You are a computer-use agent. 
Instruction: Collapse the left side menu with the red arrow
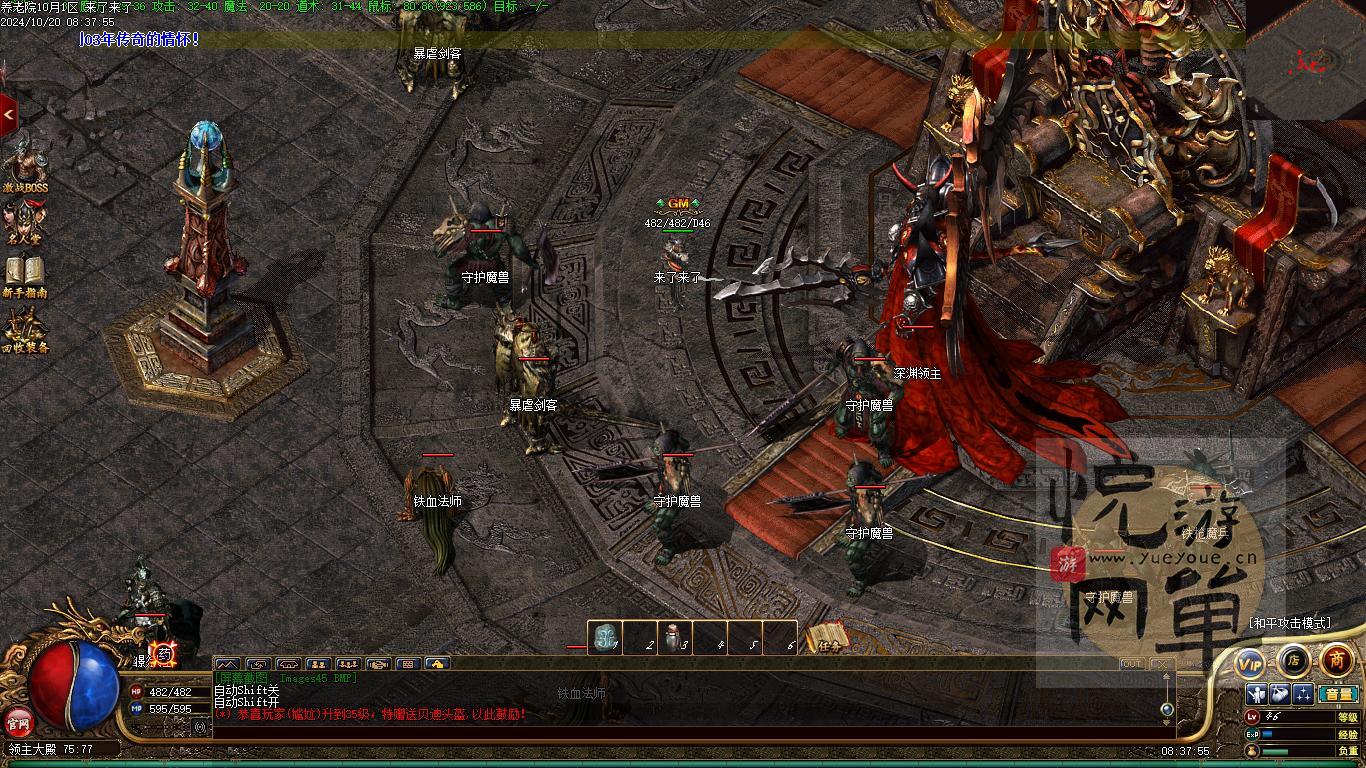[9, 115]
